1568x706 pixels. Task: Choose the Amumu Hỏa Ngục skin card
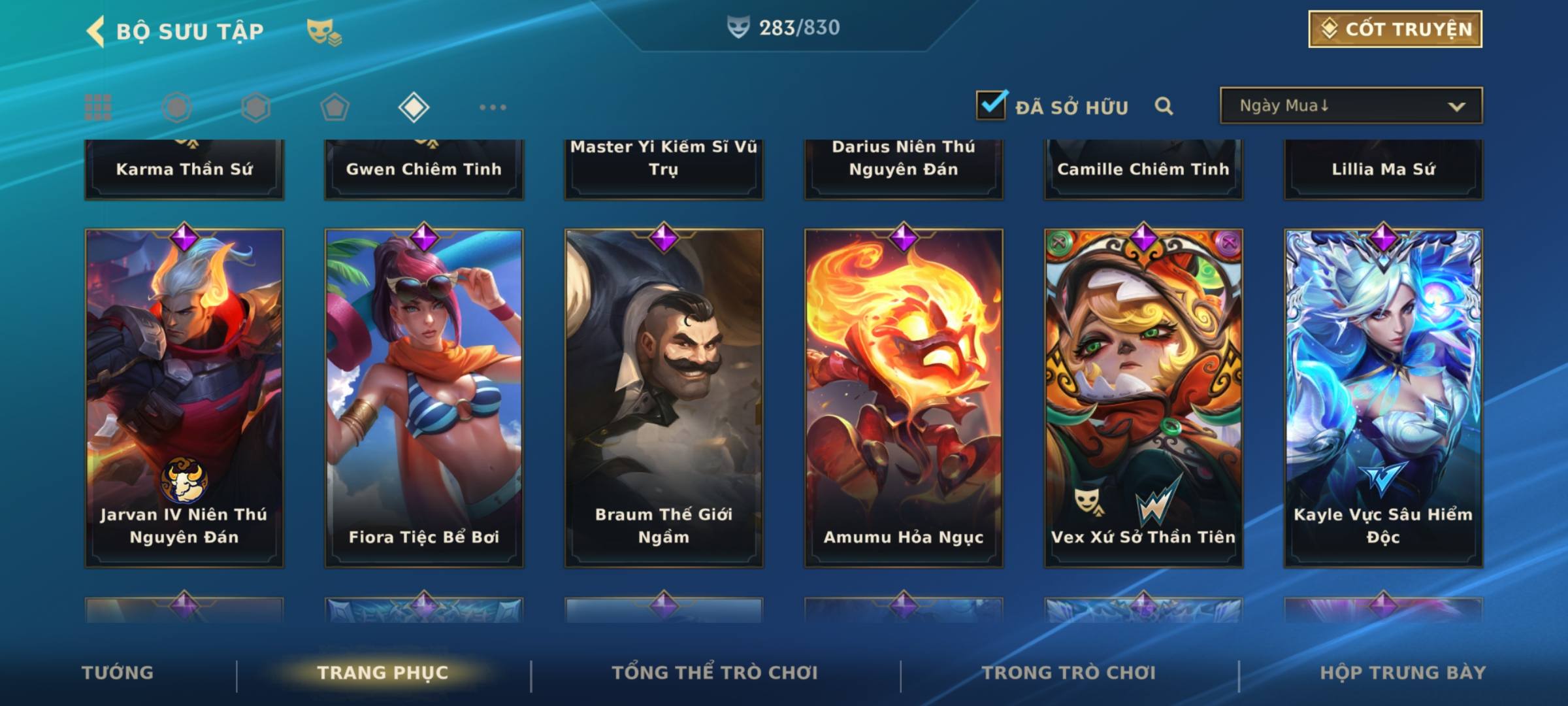pyautogui.click(x=904, y=397)
